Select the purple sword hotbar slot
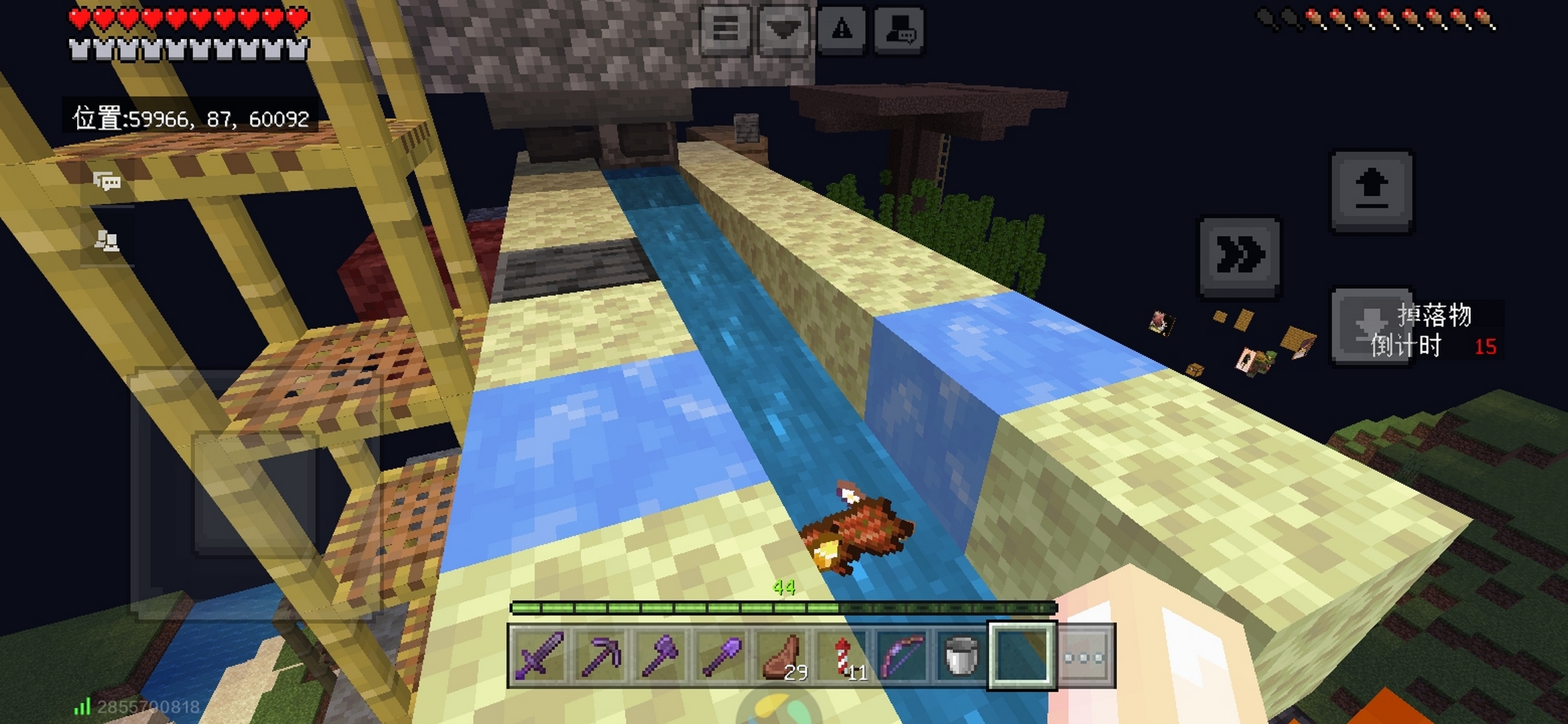The width and height of the screenshot is (1568, 724). click(539, 656)
